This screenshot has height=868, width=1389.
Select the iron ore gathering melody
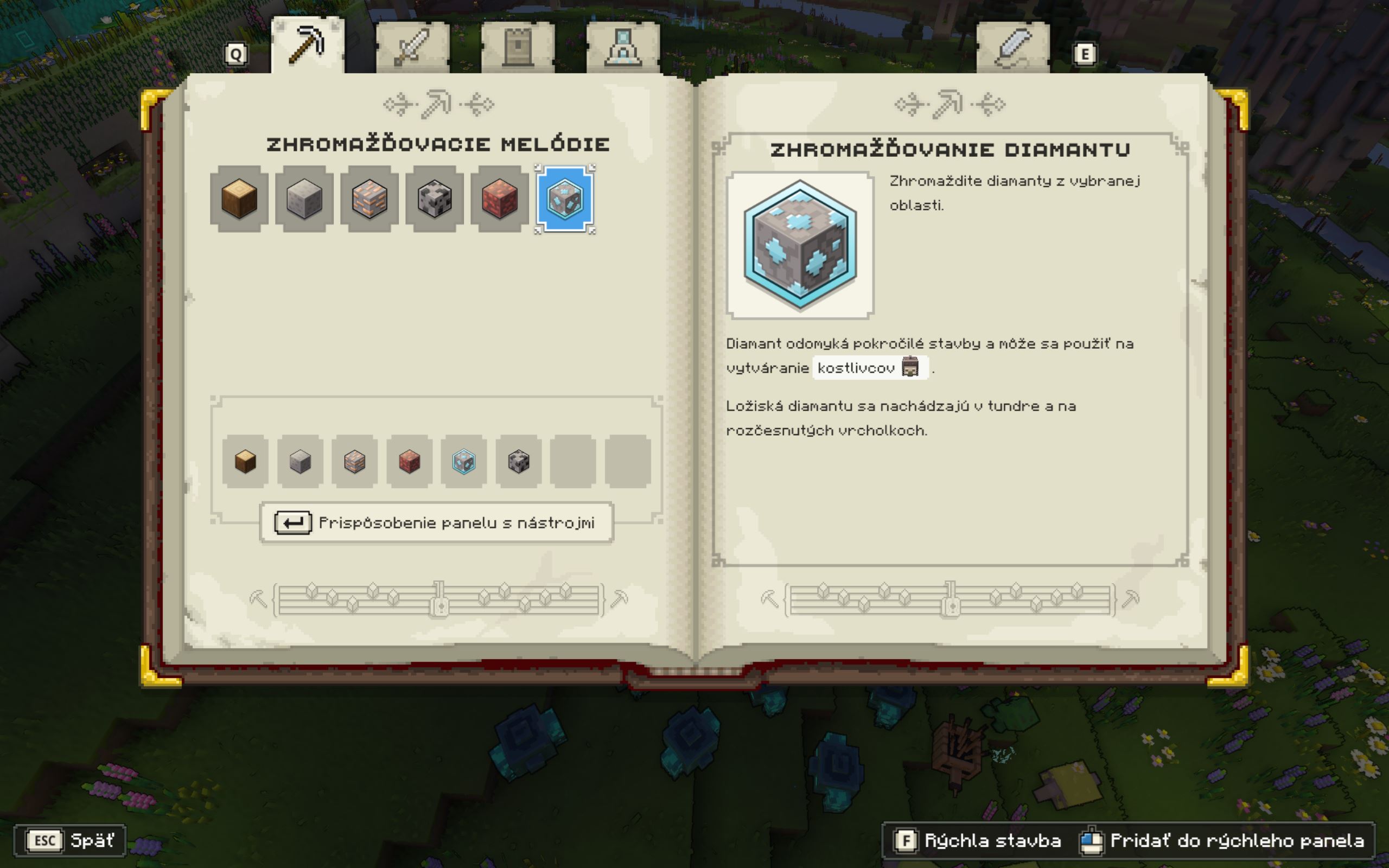(369, 199)
